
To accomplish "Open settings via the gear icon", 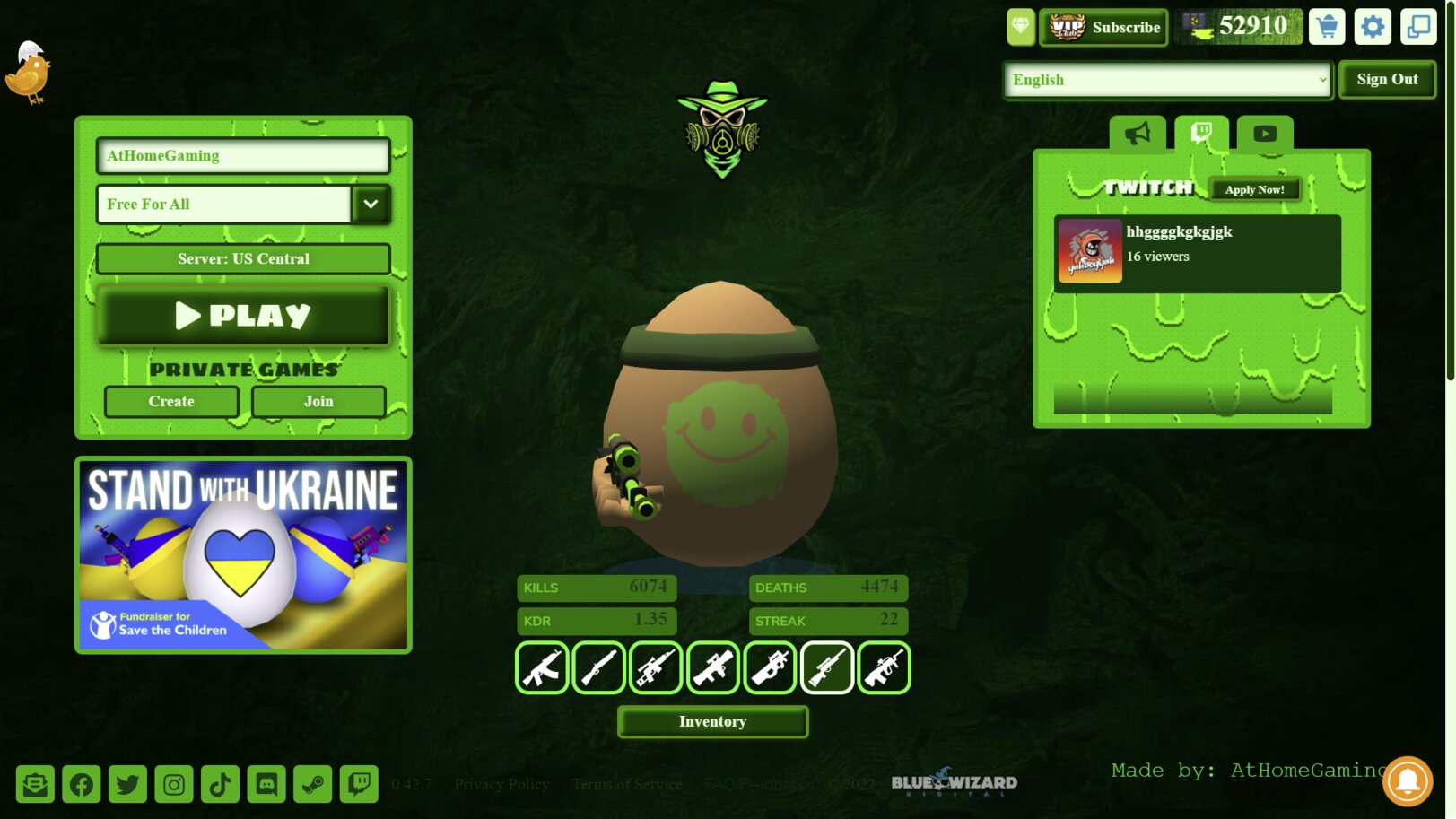I will click(1373, 27).
